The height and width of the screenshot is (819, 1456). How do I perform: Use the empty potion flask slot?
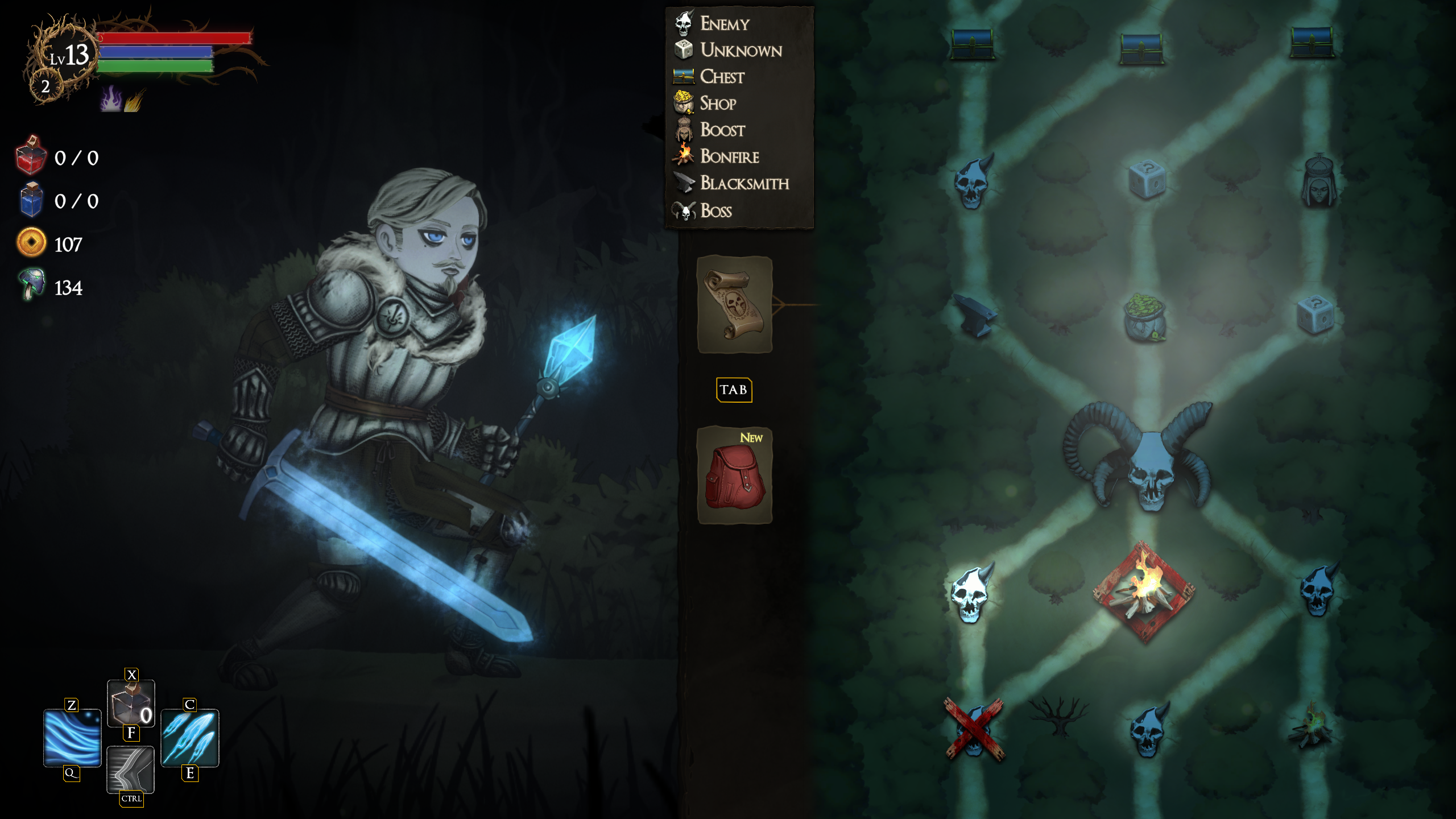[131, 703]
